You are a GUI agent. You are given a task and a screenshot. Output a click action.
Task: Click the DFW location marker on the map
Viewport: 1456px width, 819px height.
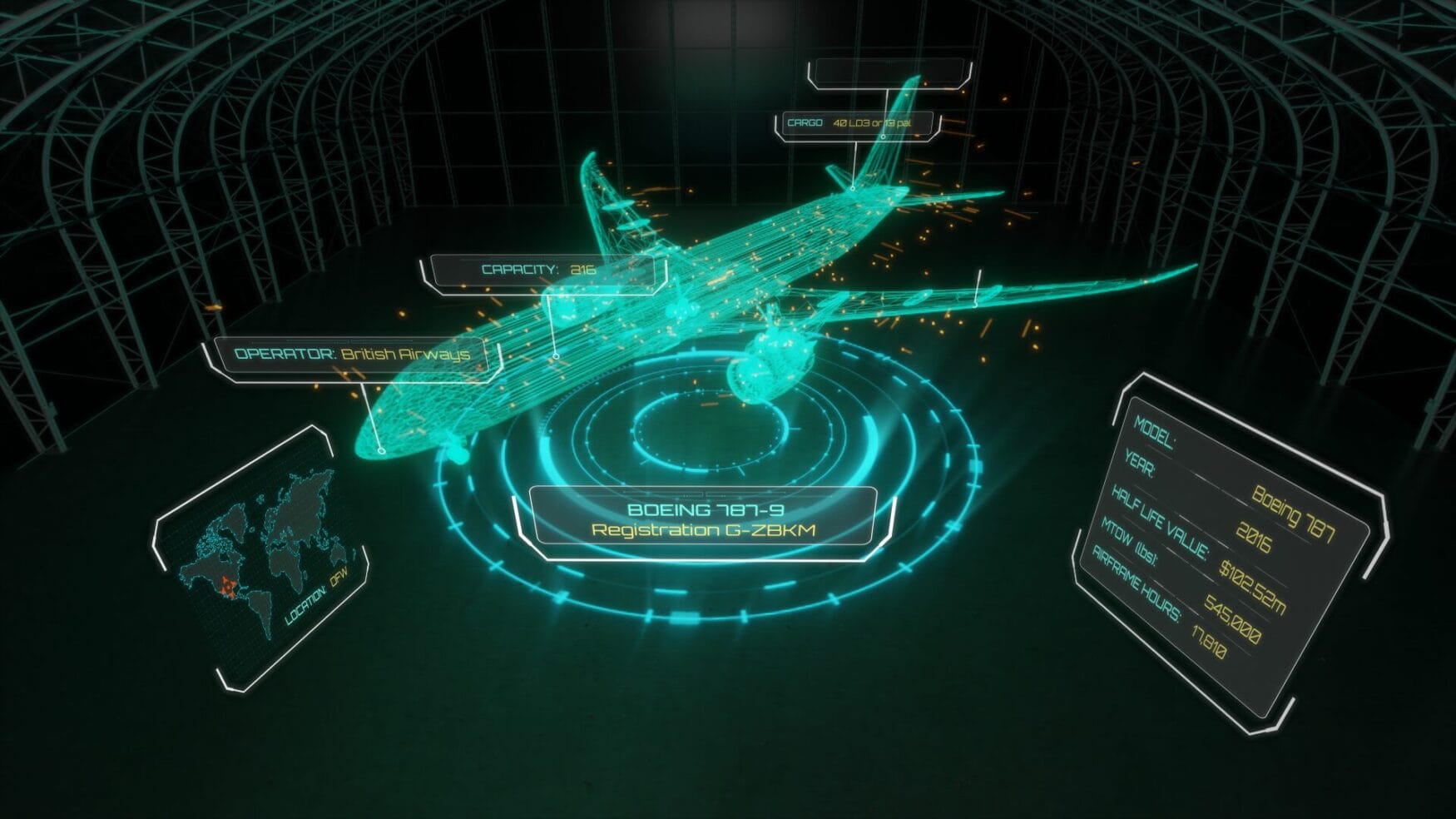(x=228, y=588)
